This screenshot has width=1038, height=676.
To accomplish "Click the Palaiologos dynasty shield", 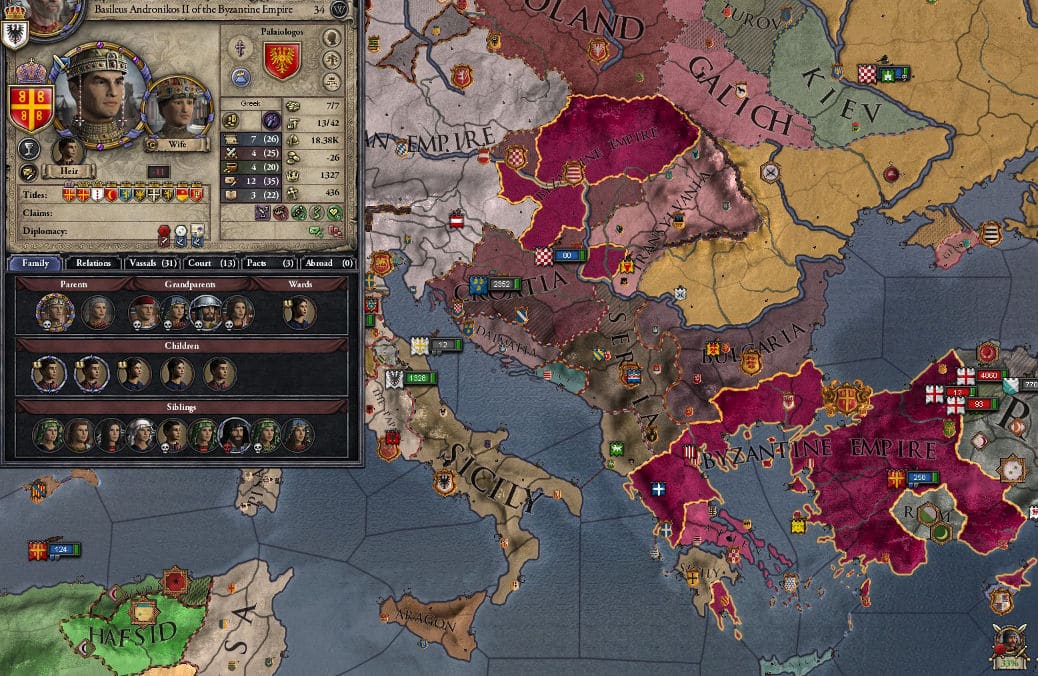I will point(282,62).
